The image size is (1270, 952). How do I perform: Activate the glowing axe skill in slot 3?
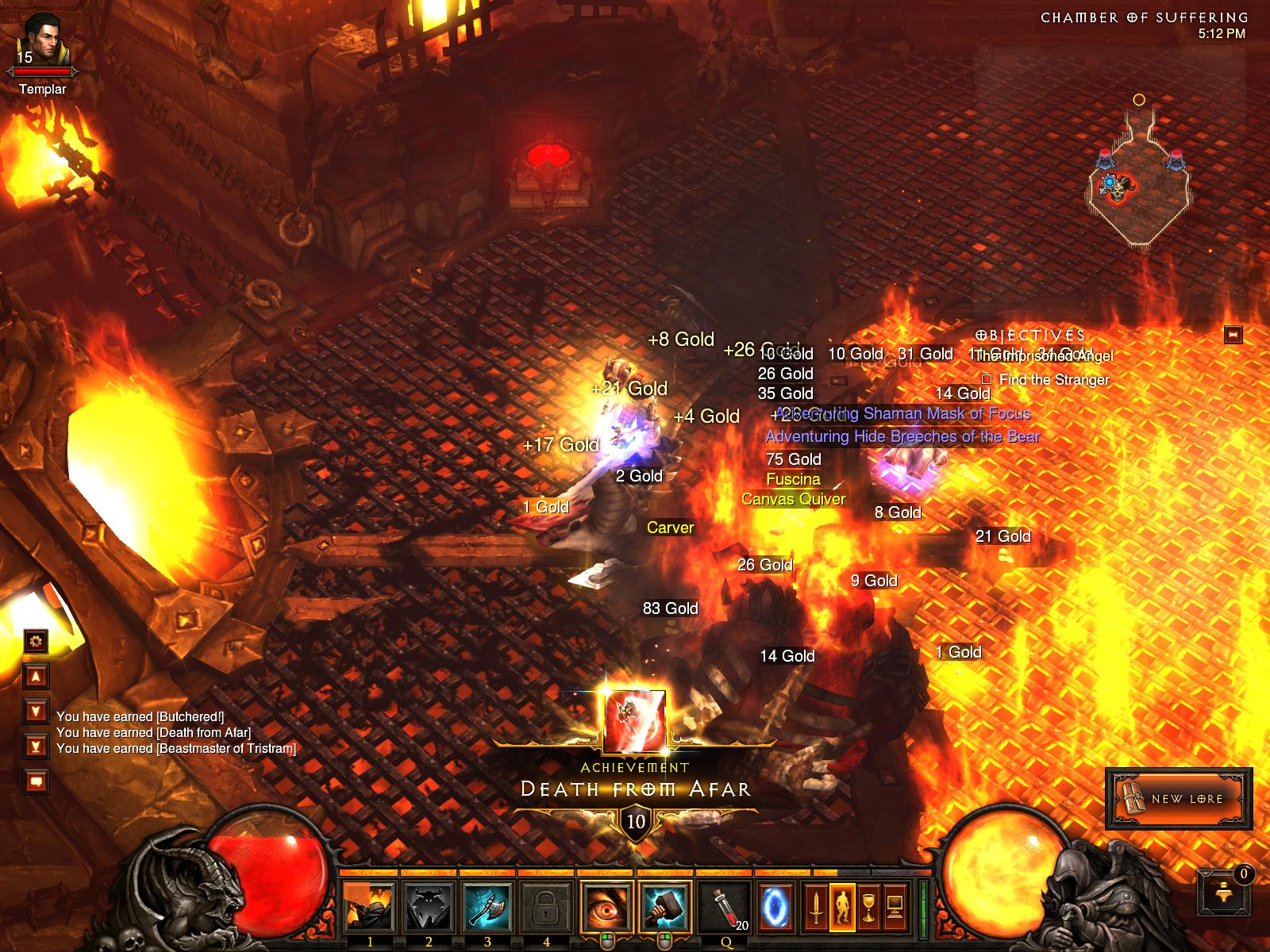coord(487,906)
